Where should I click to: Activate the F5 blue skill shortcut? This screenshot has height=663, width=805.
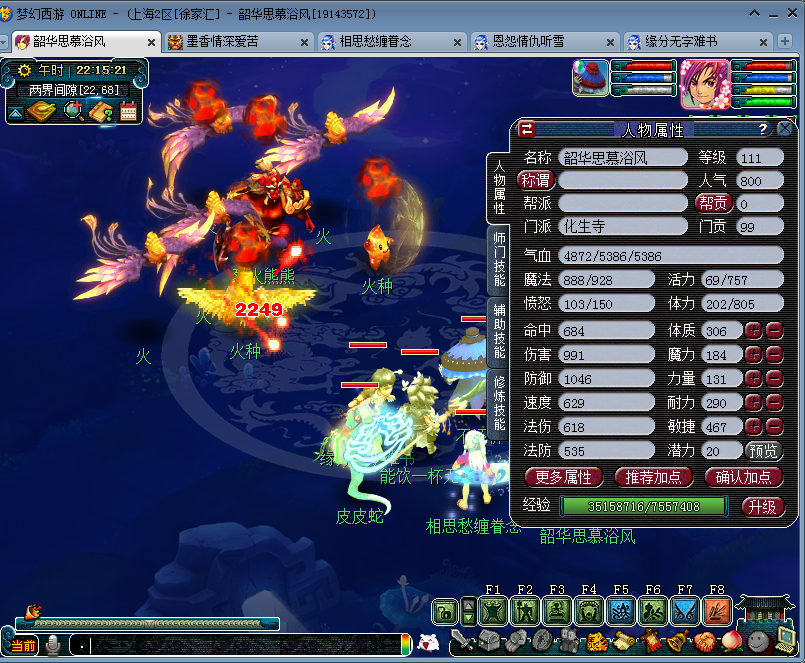(621, 610)
